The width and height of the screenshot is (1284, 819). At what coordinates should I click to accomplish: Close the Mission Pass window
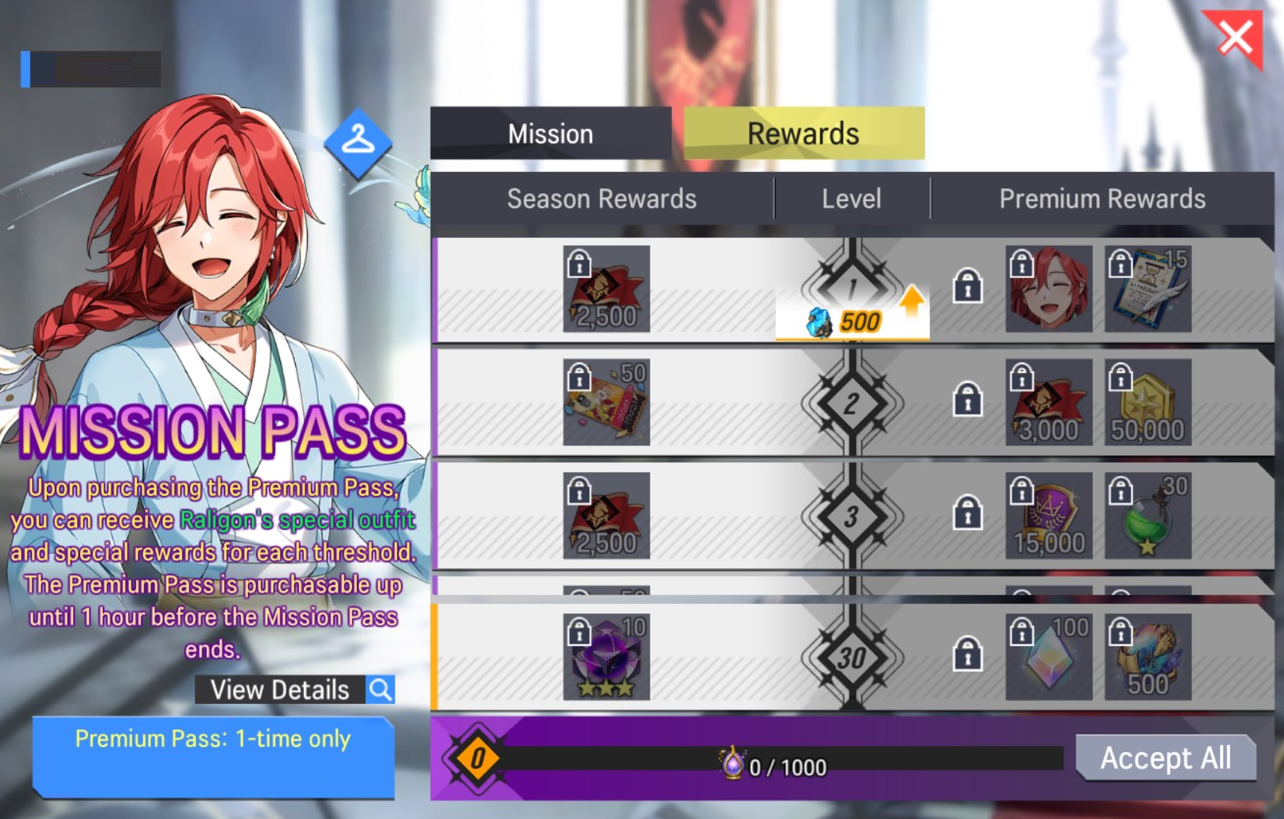click(x=1237, y=39)
